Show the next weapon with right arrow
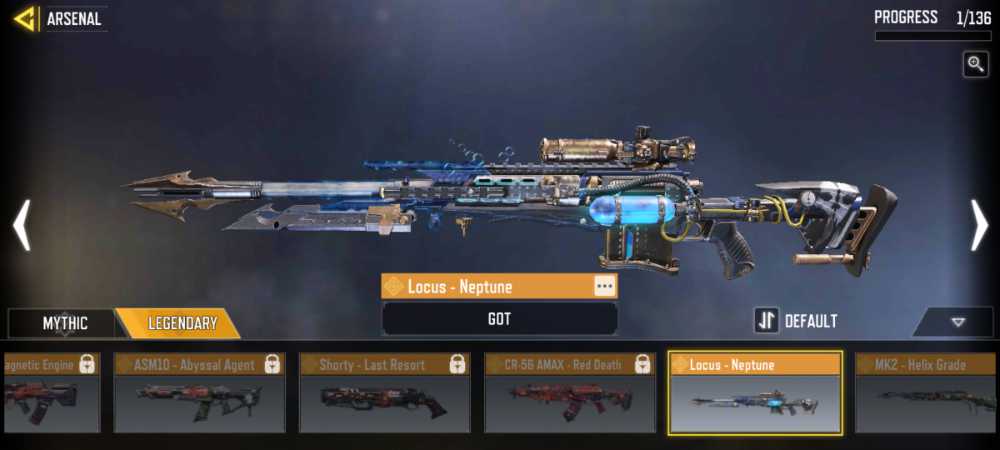The image size is (1000, 450). [x=979, y=225]
